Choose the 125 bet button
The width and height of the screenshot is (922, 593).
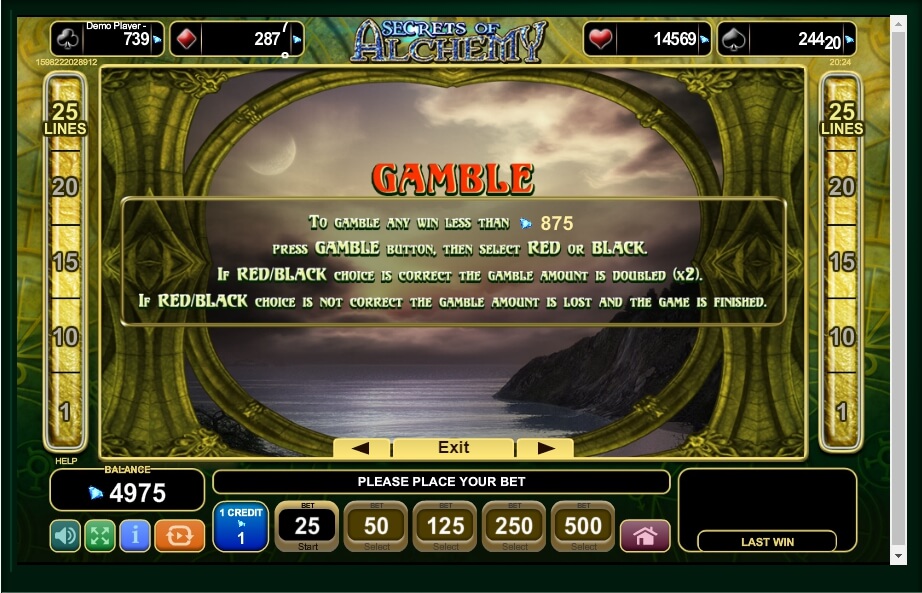[445, 526]
